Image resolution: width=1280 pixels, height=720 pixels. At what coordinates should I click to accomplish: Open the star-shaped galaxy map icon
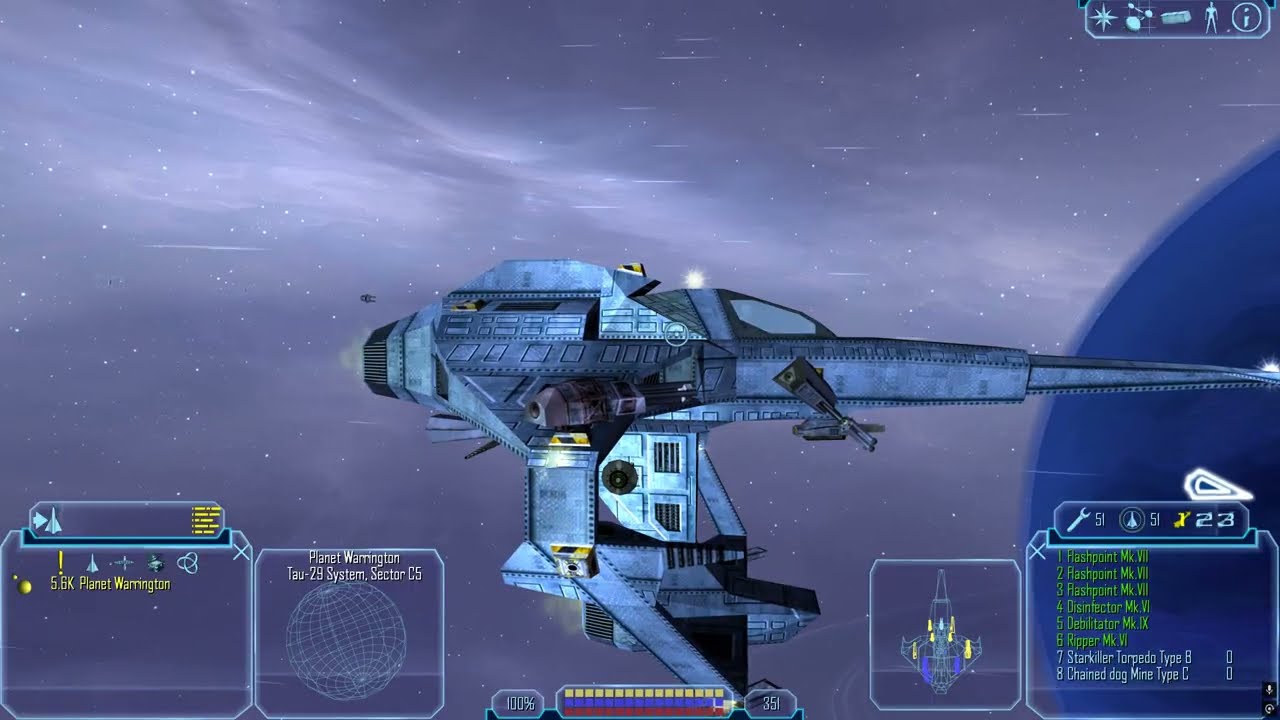click(1104, 18)
